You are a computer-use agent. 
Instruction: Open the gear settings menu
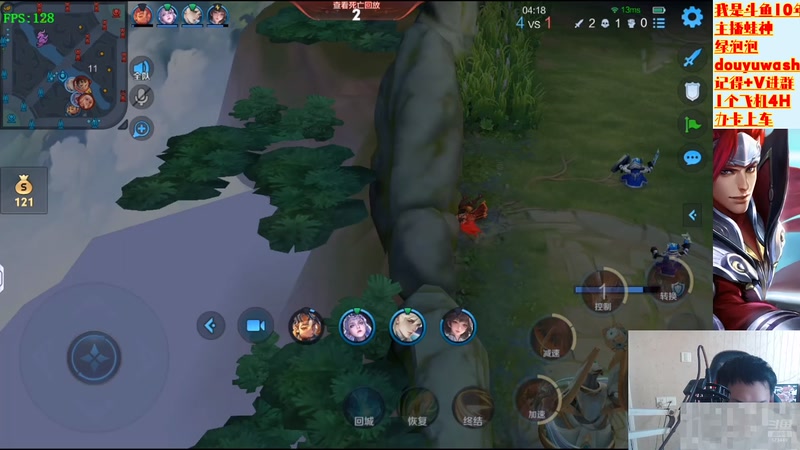[x=692, y=17]
